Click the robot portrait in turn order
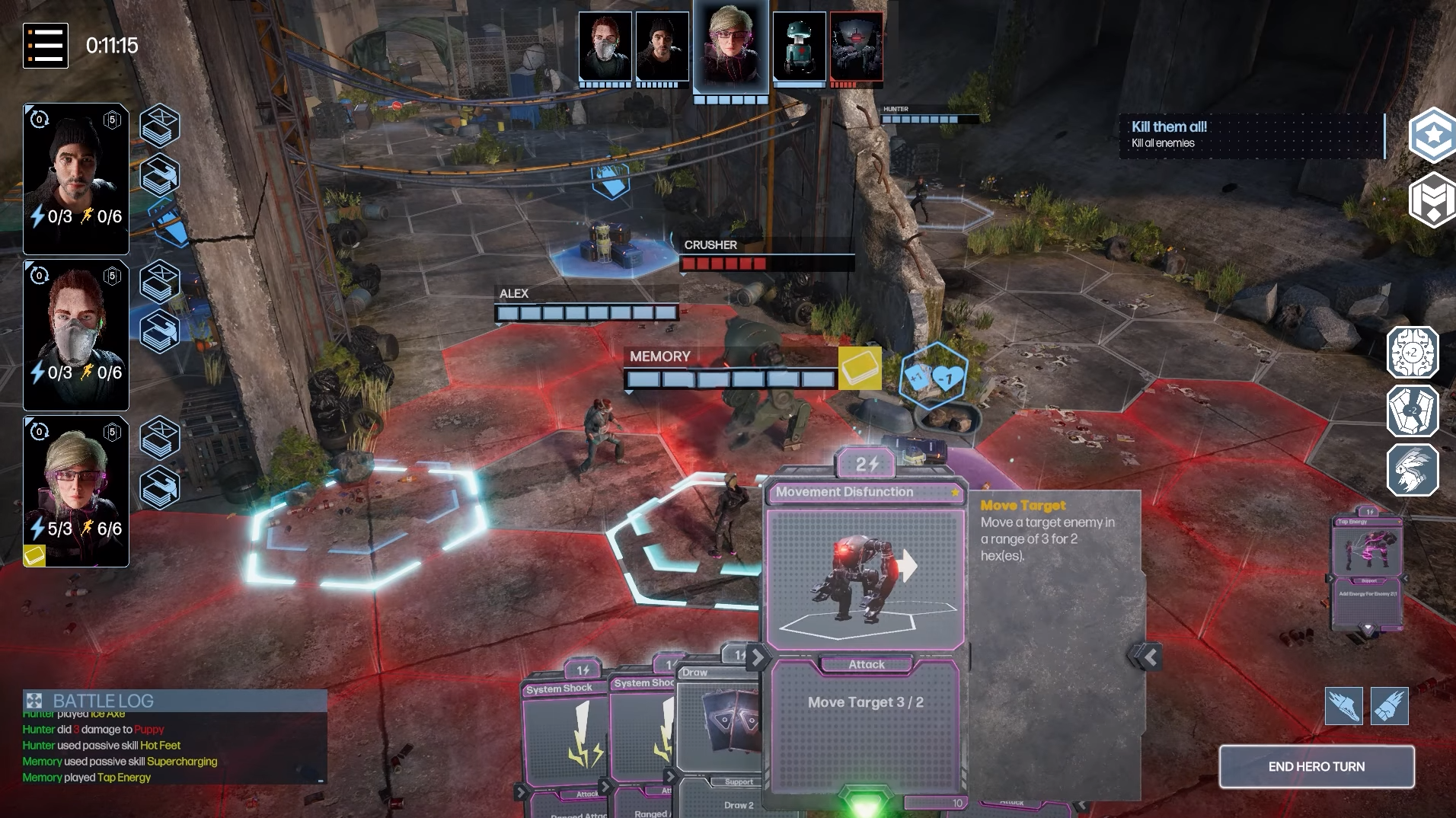Screen dimensions: 1456x818 tap(799, 46)
